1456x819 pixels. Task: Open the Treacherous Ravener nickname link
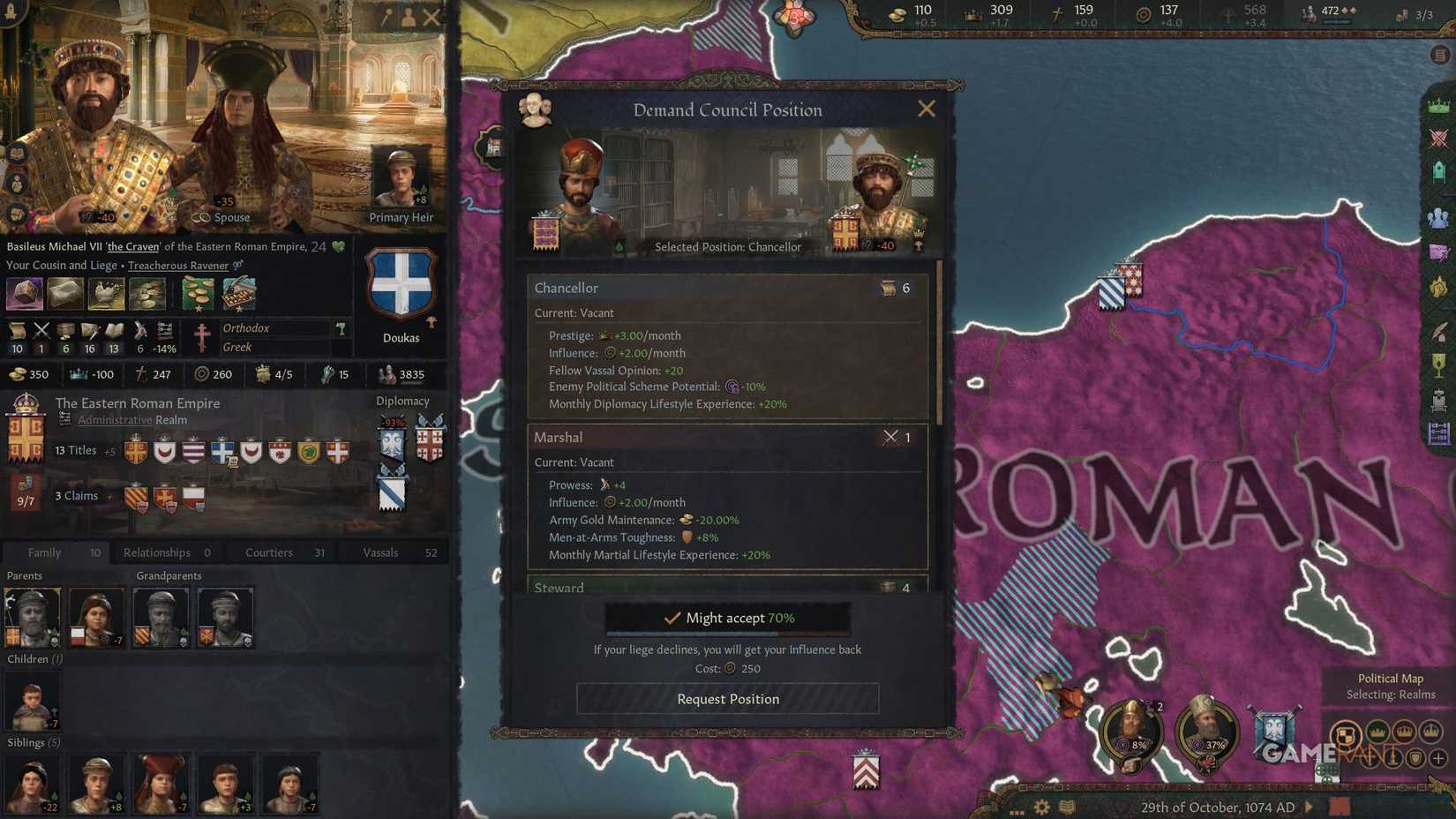(x=179, y=265)
